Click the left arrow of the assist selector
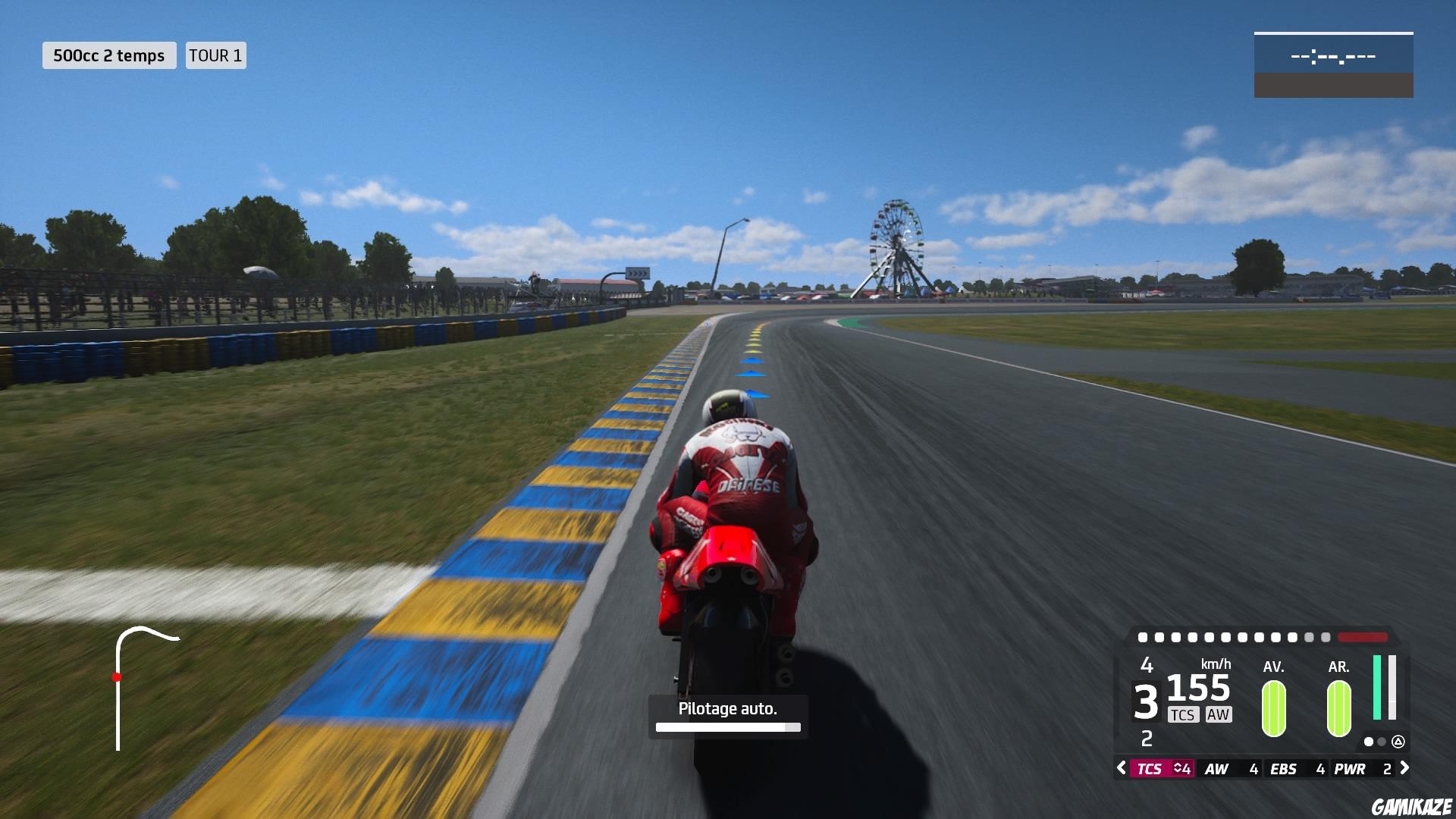Viewport: 1456px width, 819px height. pos(1121,768)
